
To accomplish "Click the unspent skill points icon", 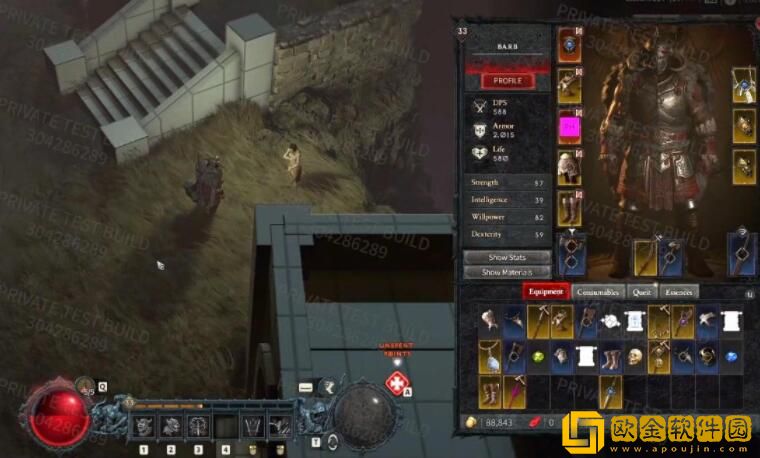I will [396, 383].
